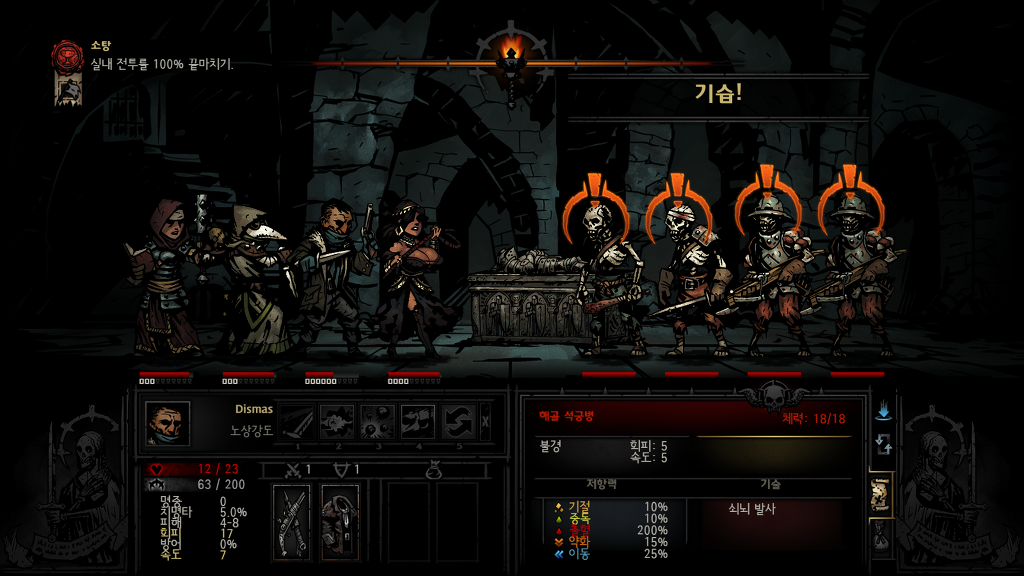Select the fourth combat skill icon

click(418, 422)
